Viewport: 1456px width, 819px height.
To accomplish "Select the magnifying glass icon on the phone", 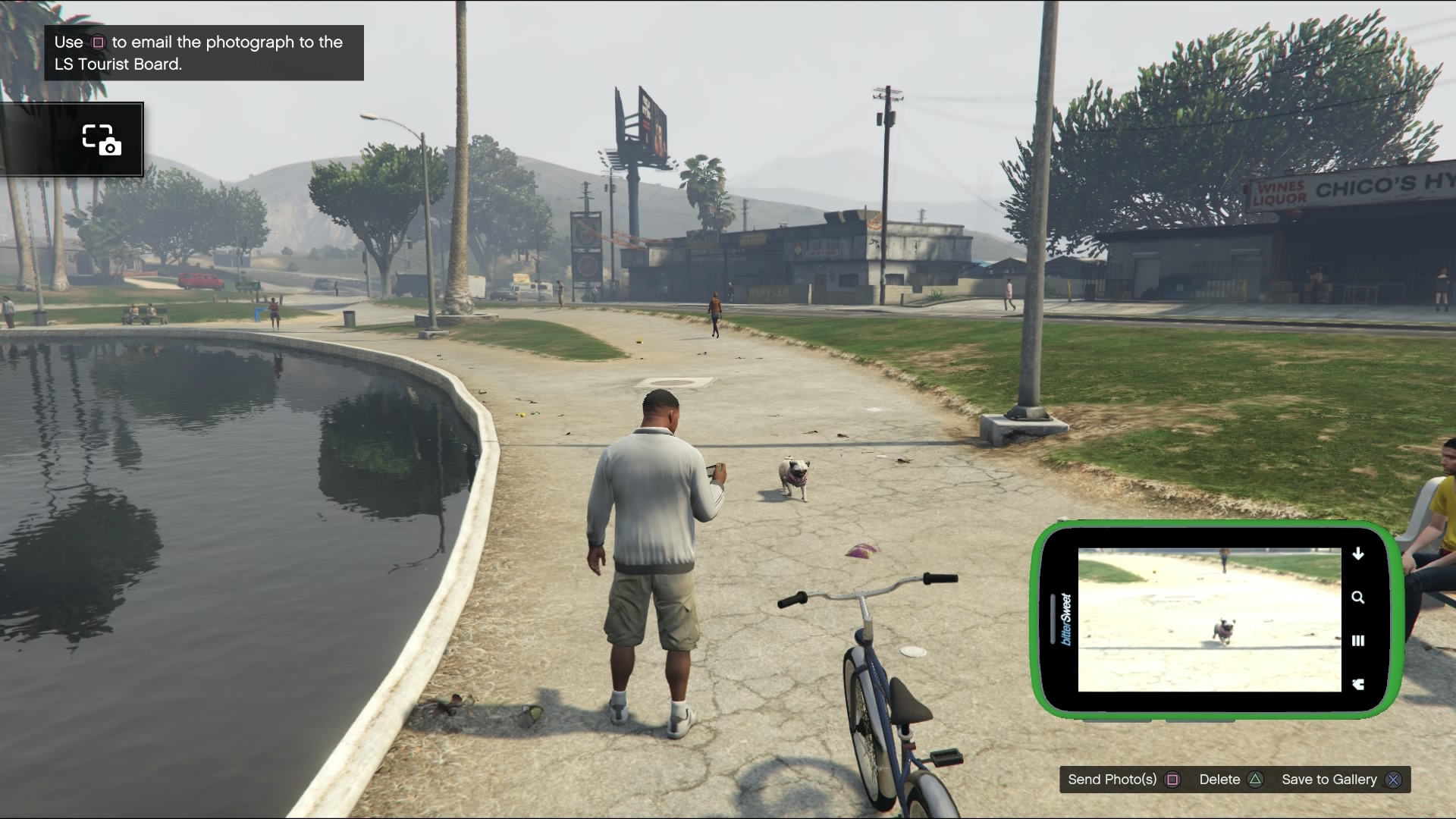I will click(1358, 598).
